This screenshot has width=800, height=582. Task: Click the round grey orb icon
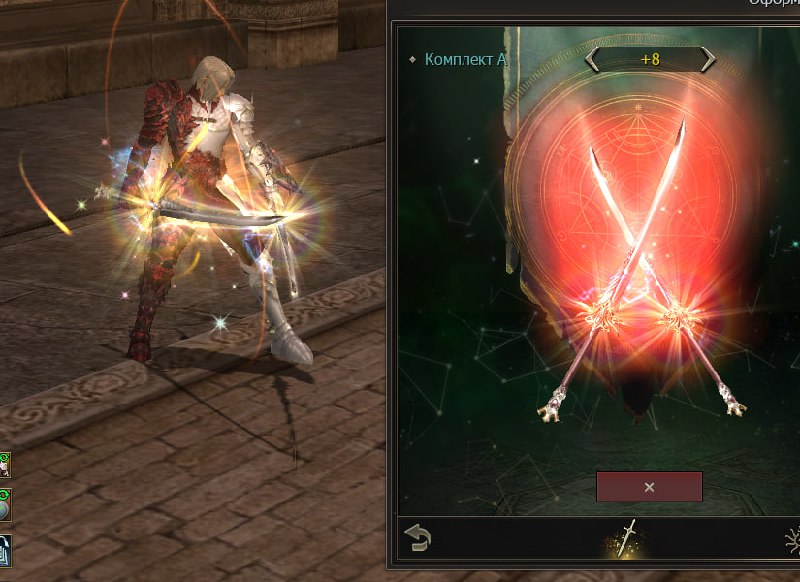pyautogui.click(x=5, y=504)
